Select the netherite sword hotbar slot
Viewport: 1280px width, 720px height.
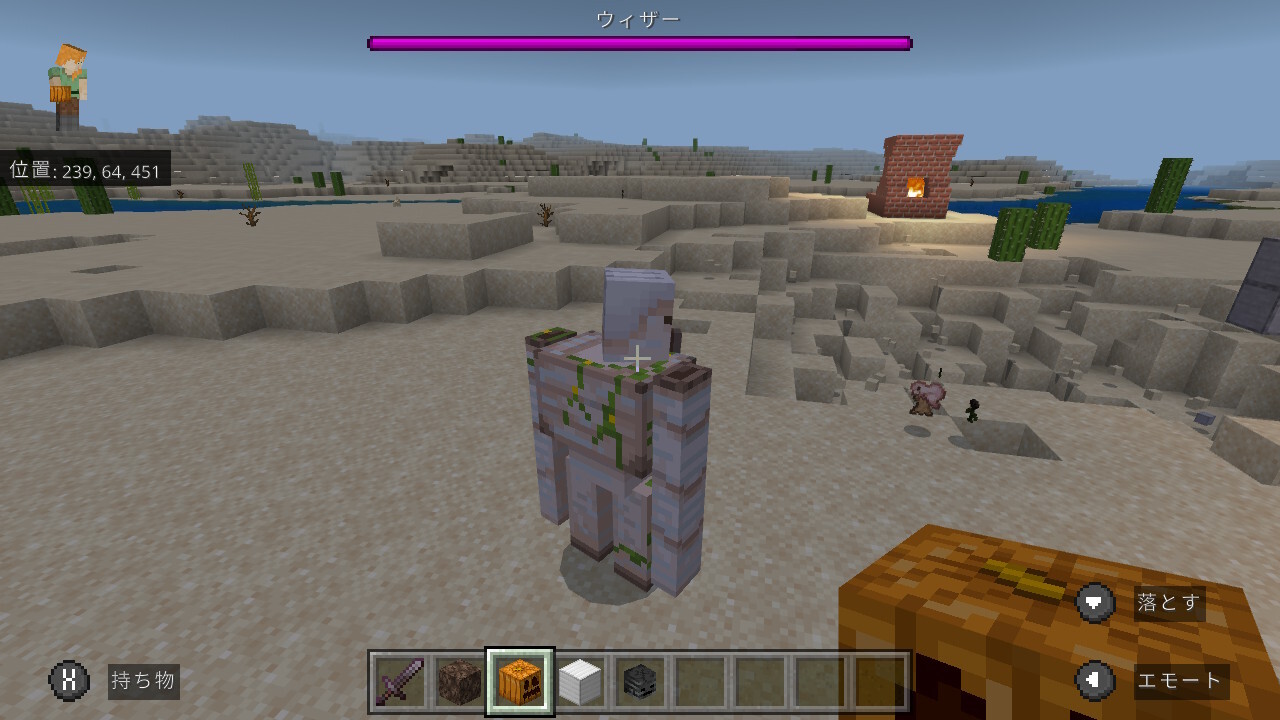click(x=400, y=682)
